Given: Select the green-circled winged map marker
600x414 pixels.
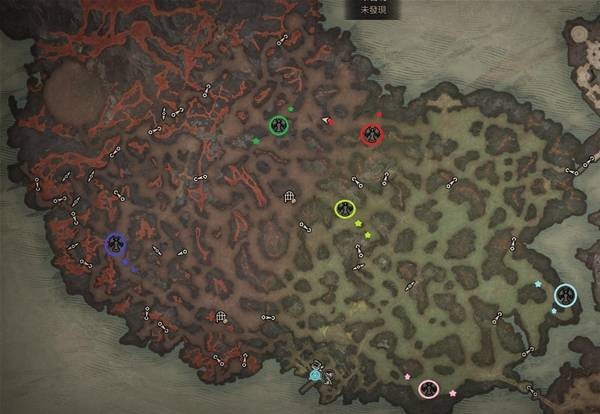Looking at the screenshot, I should coord(279,124).
